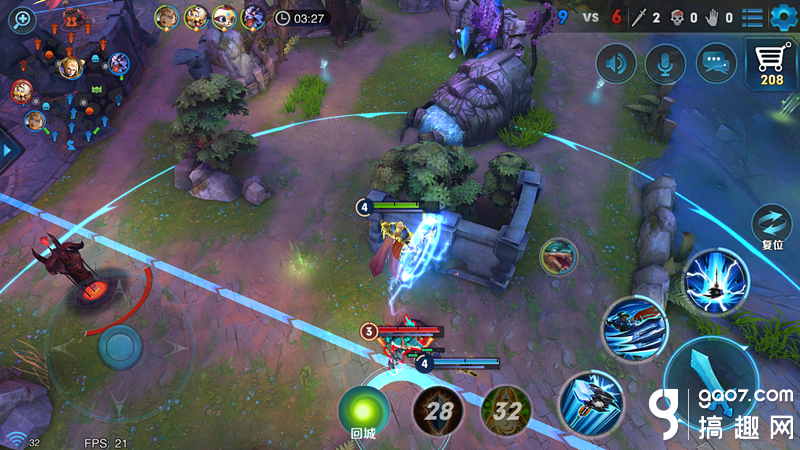Open the scoreboard list icon
The height and width of the screenshot is (450, 800).
click(x=751, y=17)
